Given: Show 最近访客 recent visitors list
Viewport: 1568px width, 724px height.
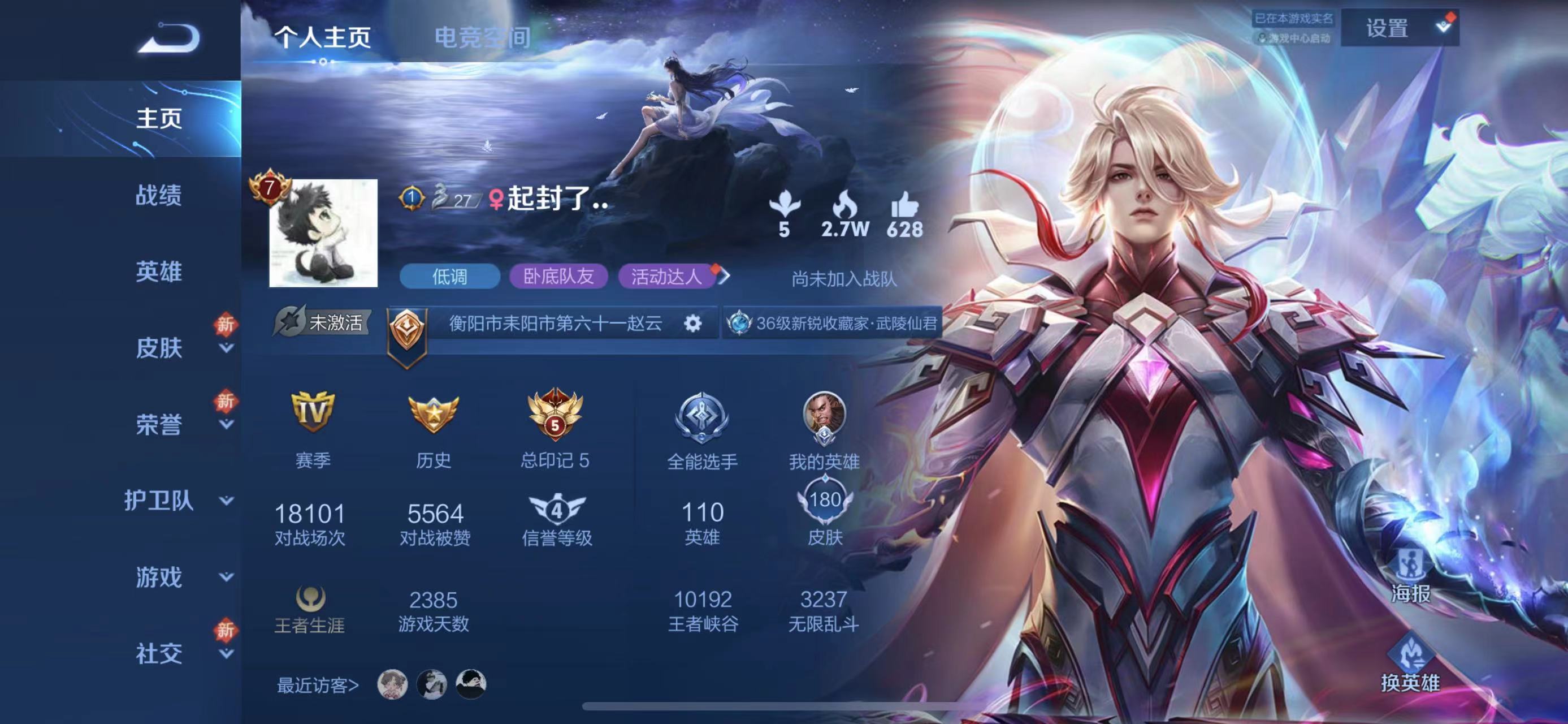Looking at the screenshot, I should tap(317, 685).
